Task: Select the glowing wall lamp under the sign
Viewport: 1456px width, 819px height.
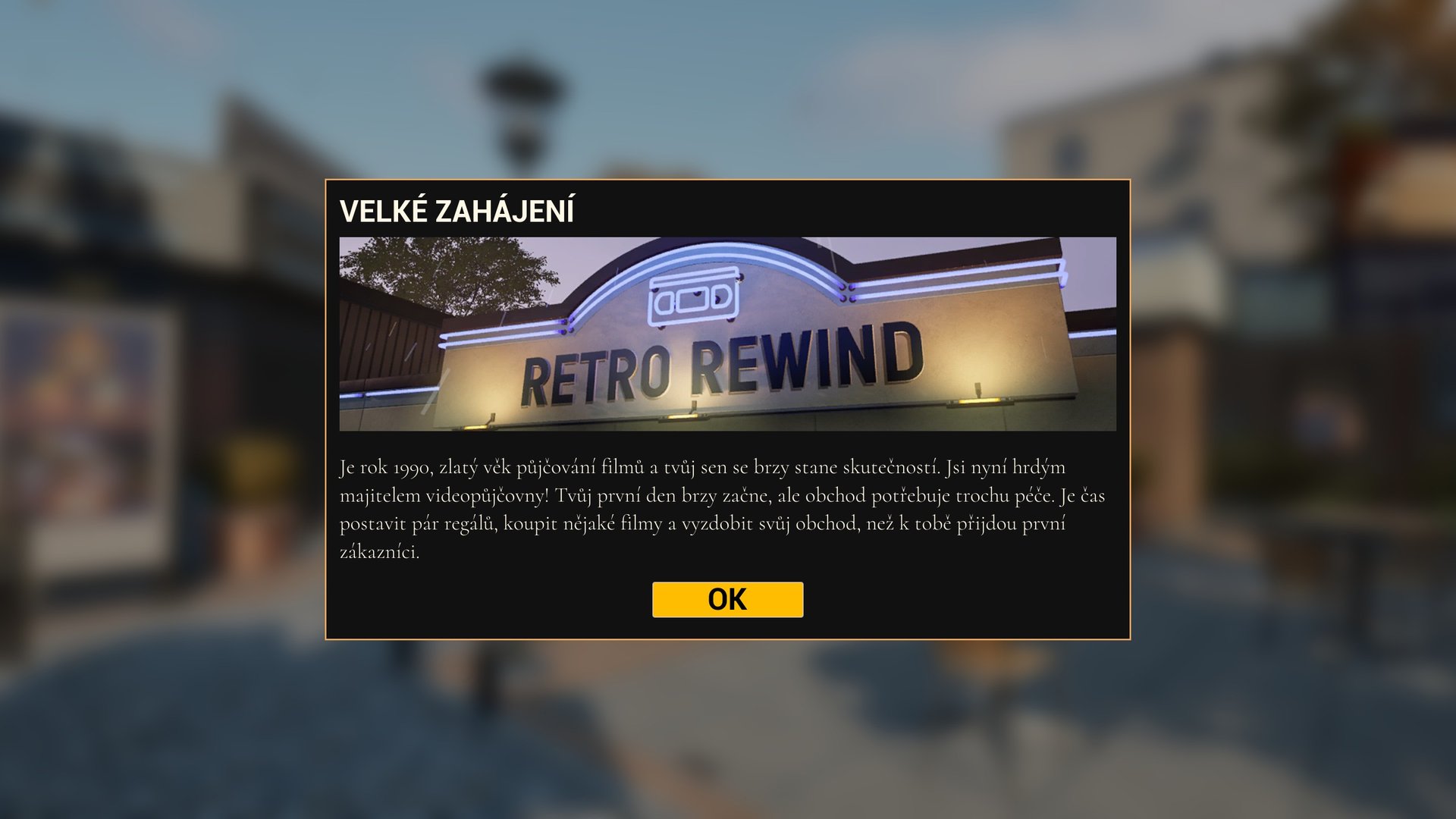Action: point(682,414)
